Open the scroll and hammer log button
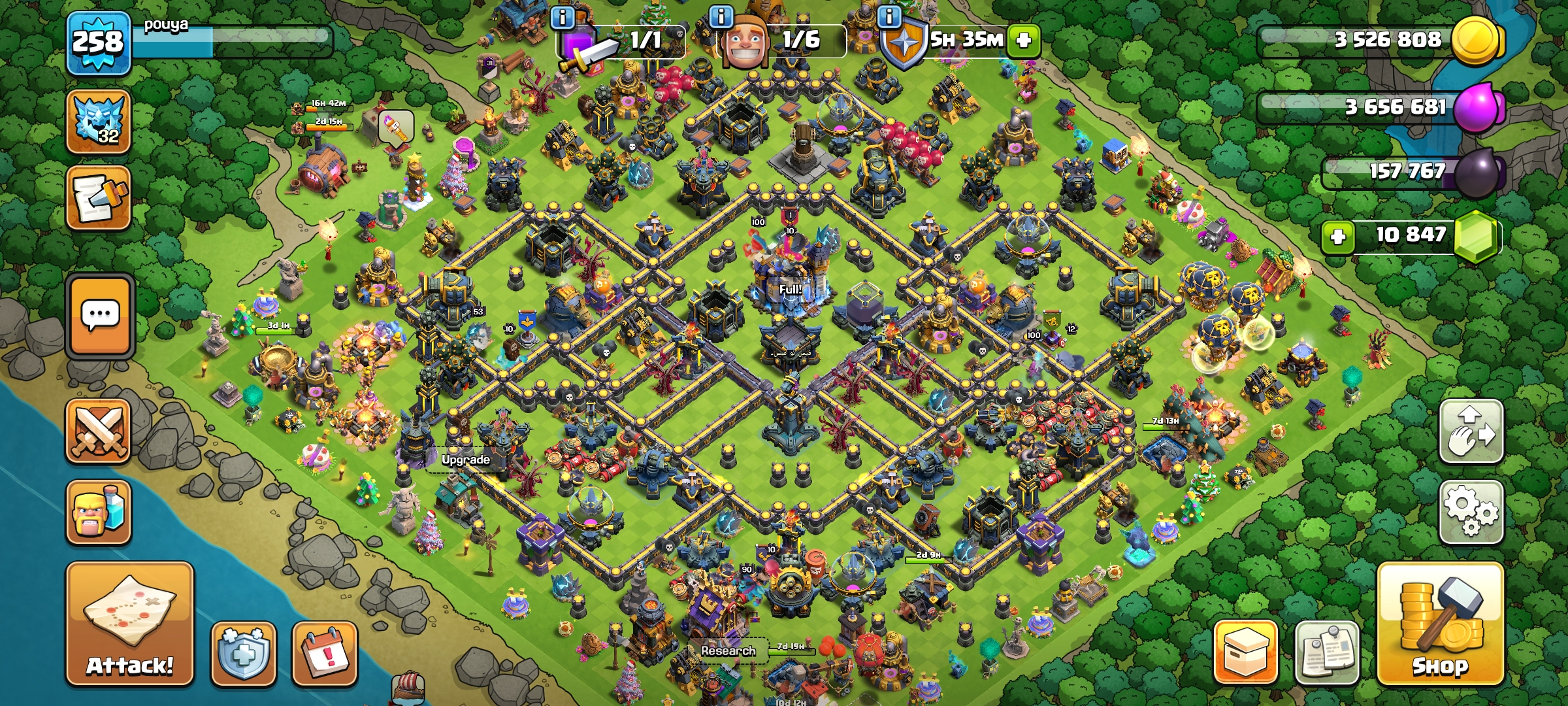Viewport: 1568px width, 706px height. coord(99,197)
